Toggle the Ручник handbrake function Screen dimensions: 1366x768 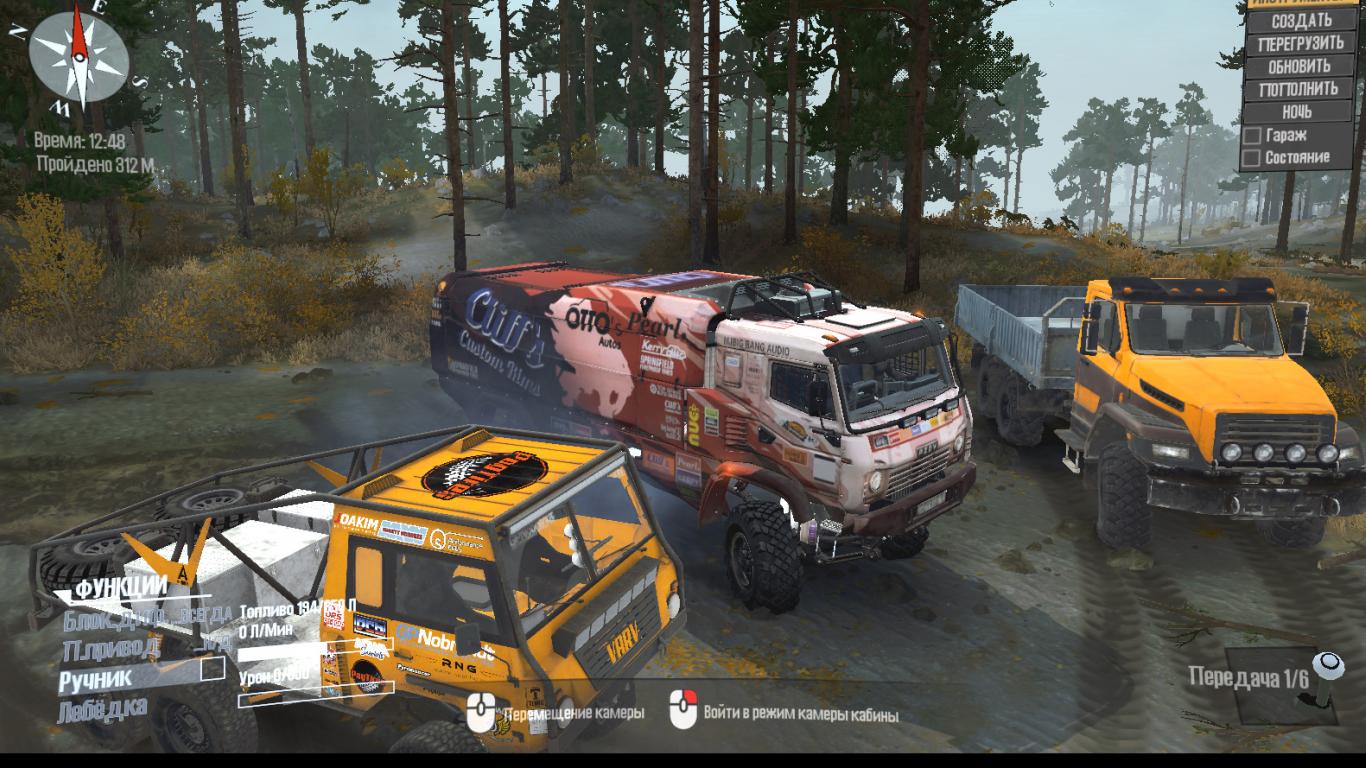[x=95, y=679]
